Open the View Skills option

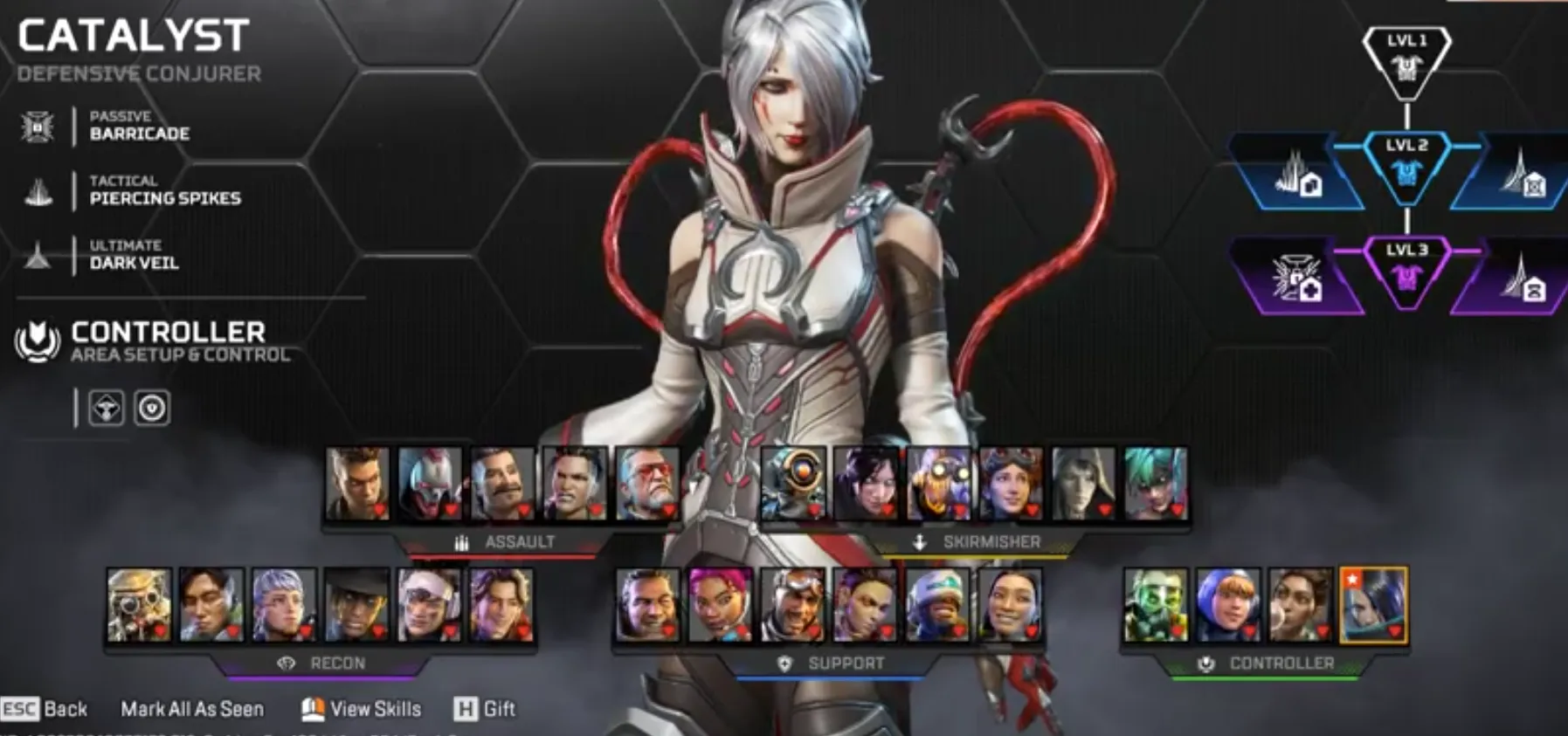tap(362, 709)
